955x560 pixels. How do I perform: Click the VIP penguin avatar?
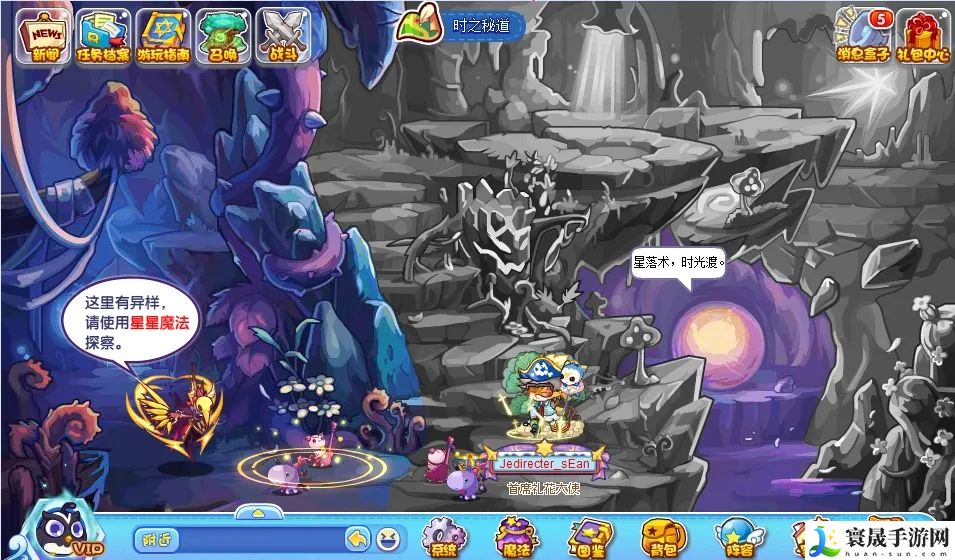click(62, 530)
